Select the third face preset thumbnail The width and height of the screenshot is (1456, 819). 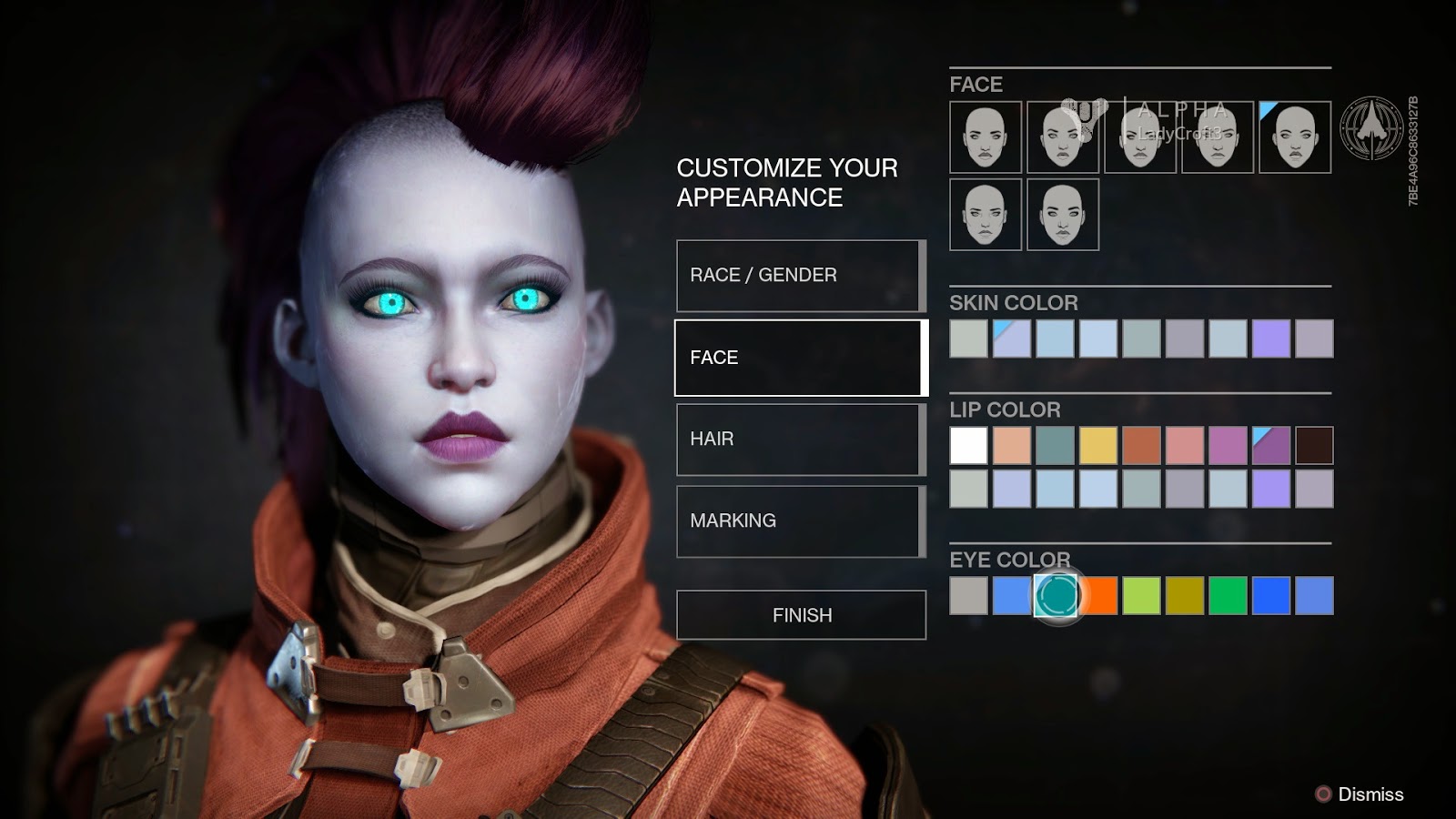(1140, 138)
